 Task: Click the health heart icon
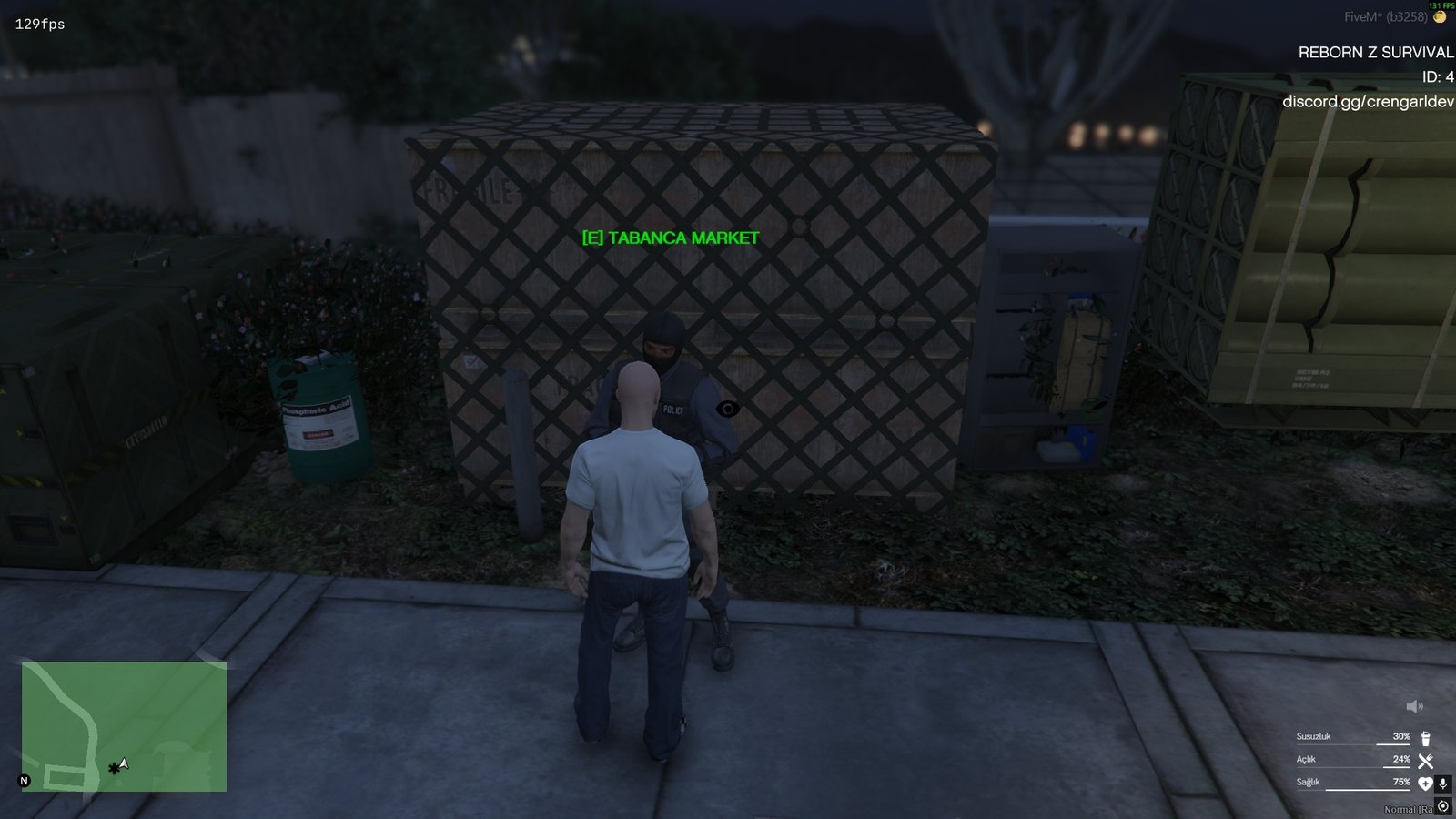[1425, 784]
